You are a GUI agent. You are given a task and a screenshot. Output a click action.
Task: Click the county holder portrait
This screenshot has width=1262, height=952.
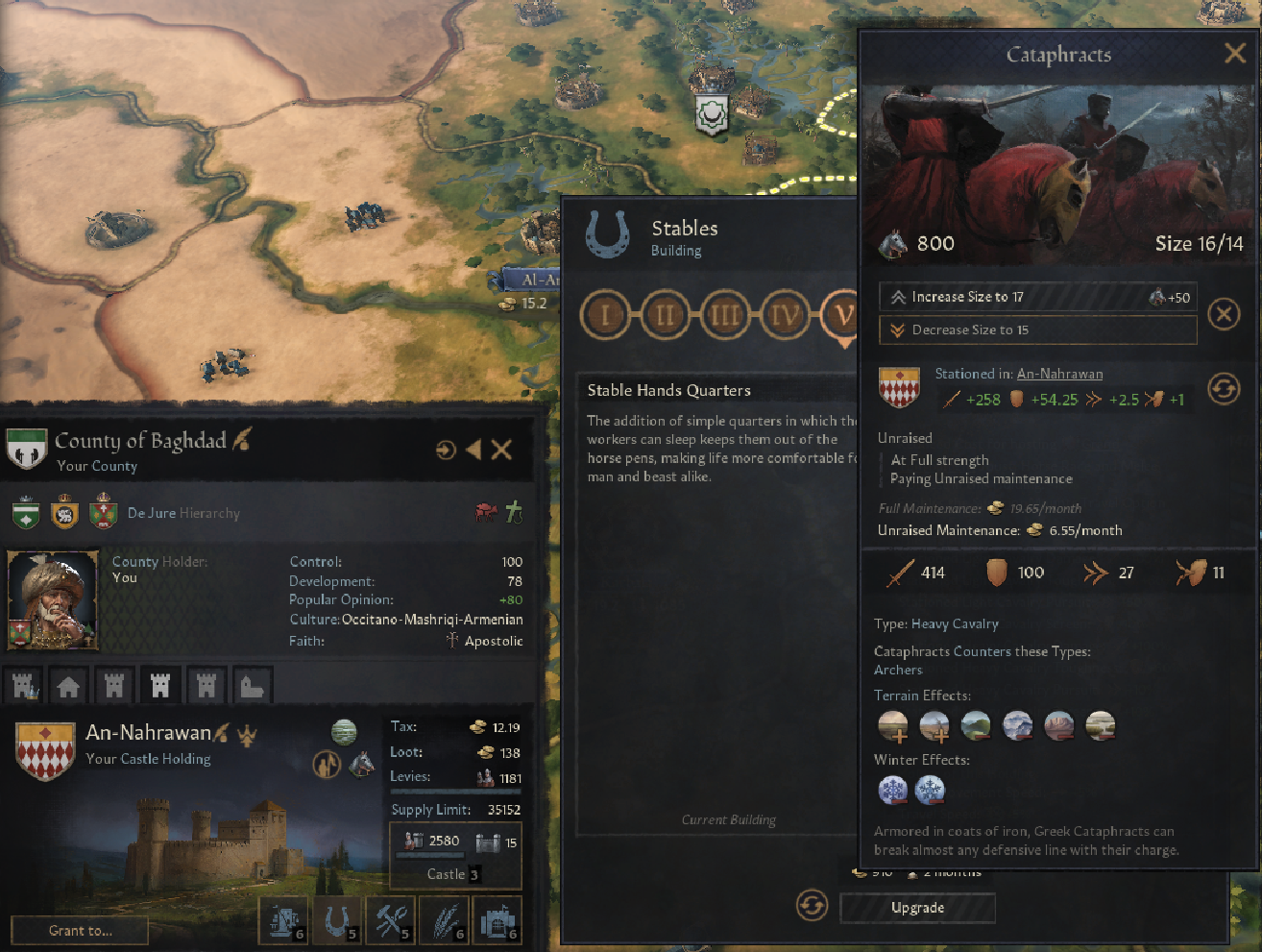pyautogui.click(x=53, y=599)
